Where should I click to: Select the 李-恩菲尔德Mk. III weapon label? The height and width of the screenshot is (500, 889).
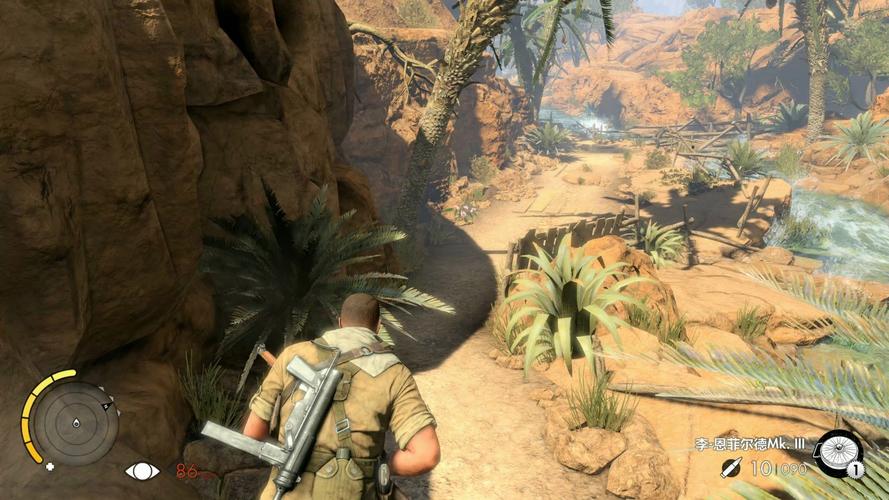click(751, 443)
